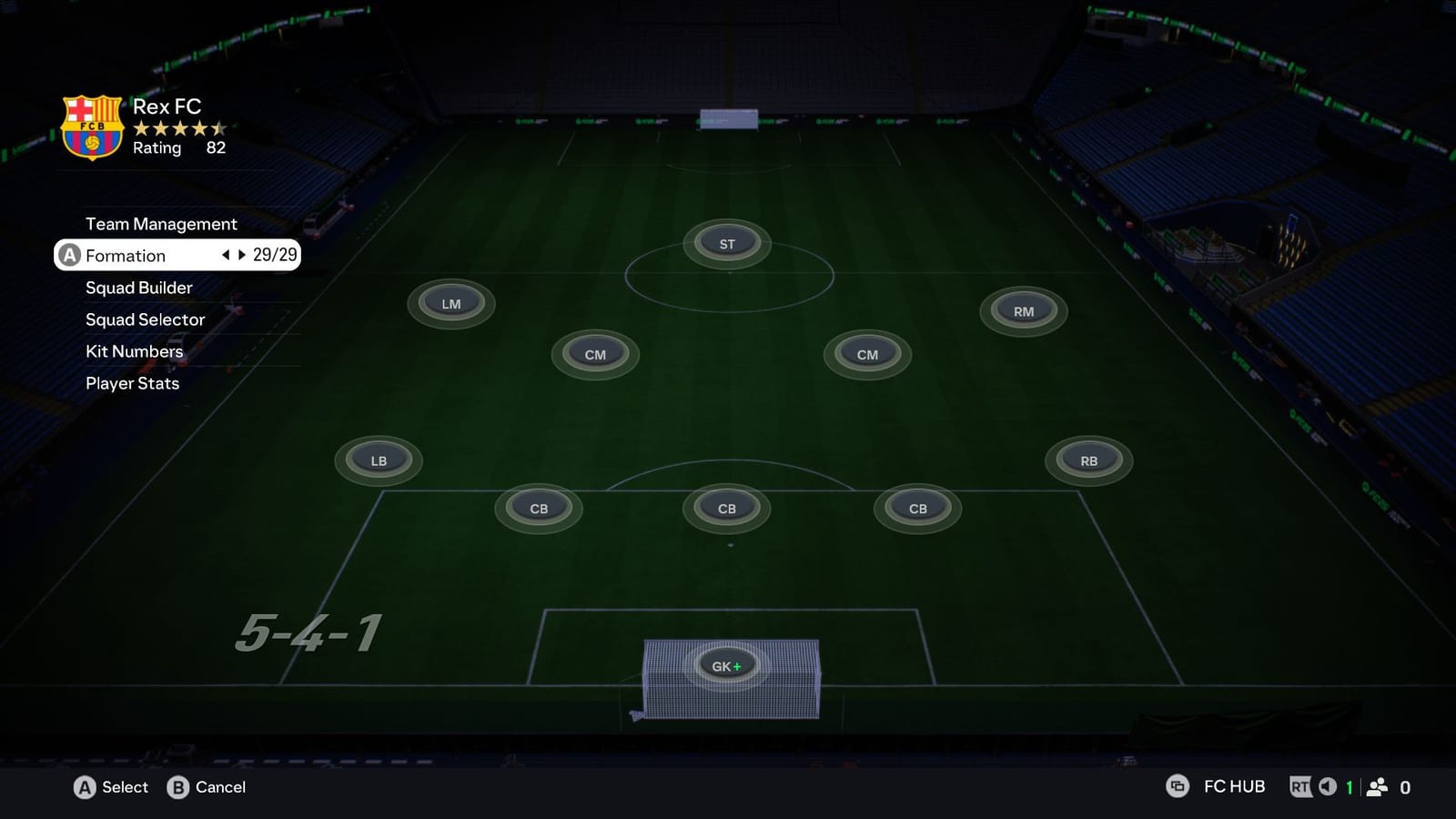Open Team Management

pyautogui.click(x=160, y=223)
